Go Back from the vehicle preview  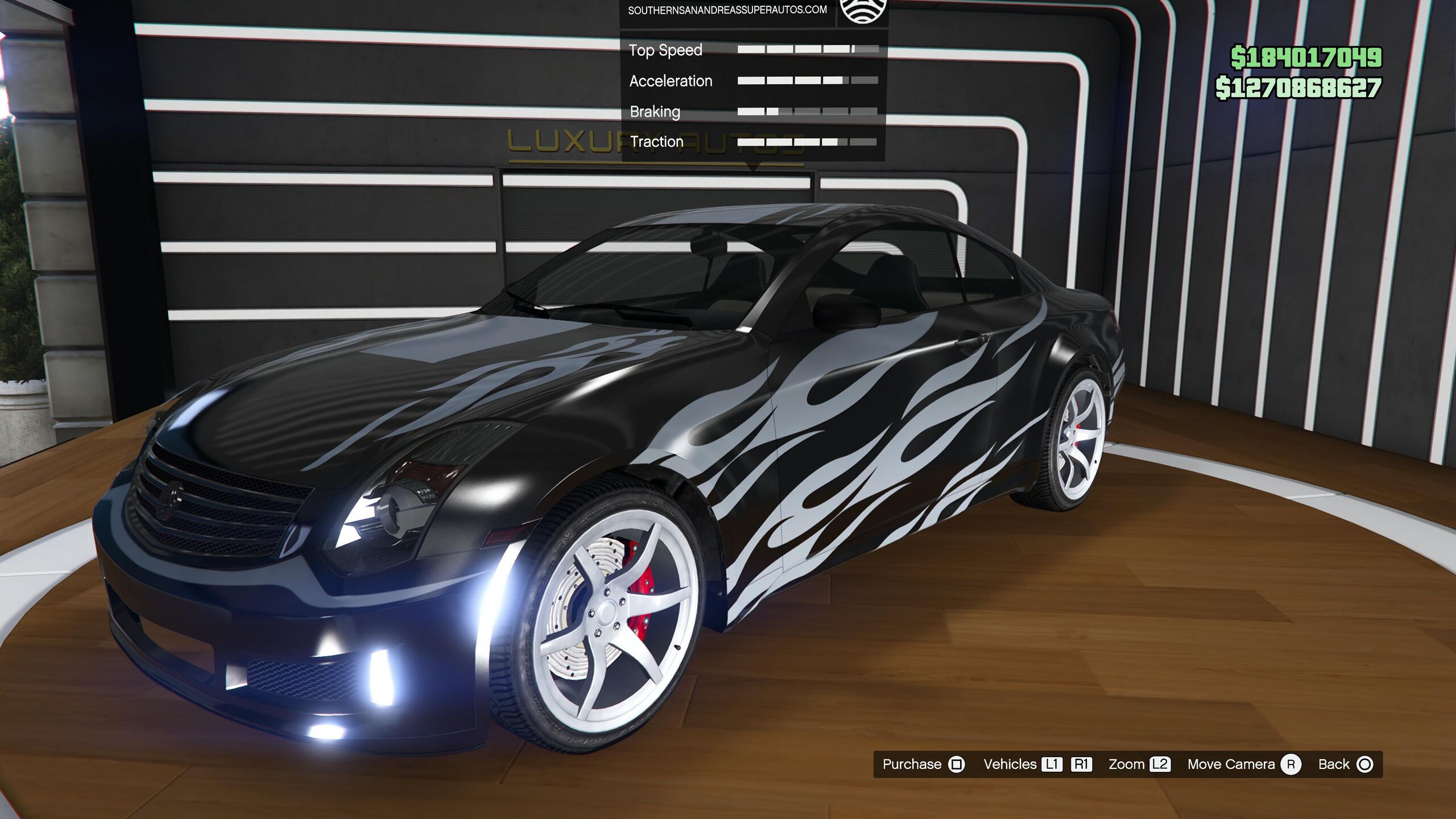(1345, 764)
